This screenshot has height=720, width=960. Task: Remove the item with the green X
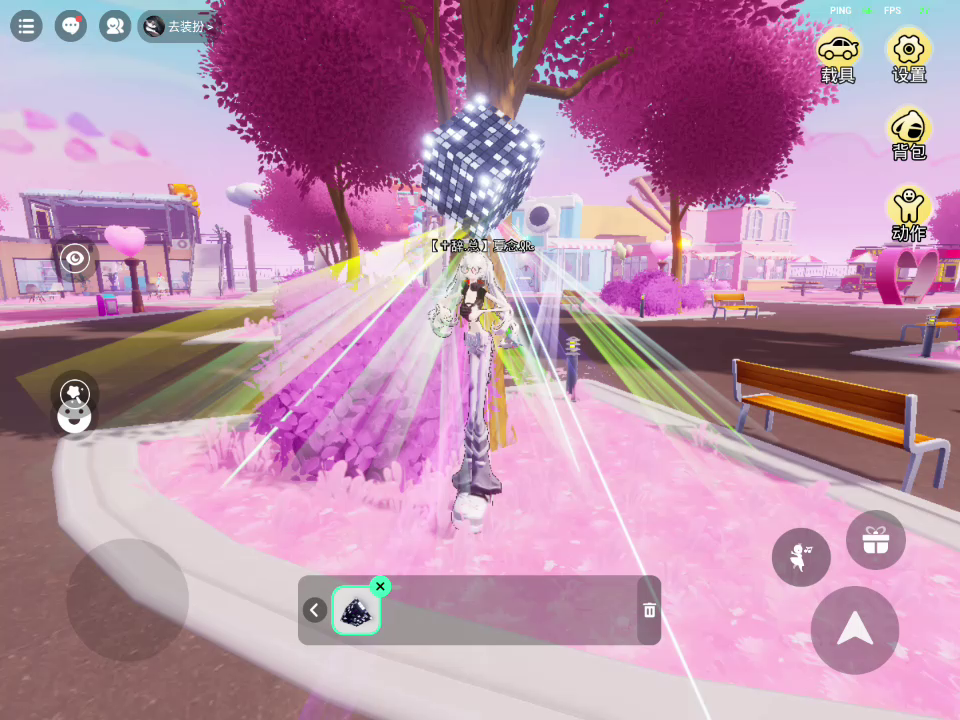click(380, 587)
